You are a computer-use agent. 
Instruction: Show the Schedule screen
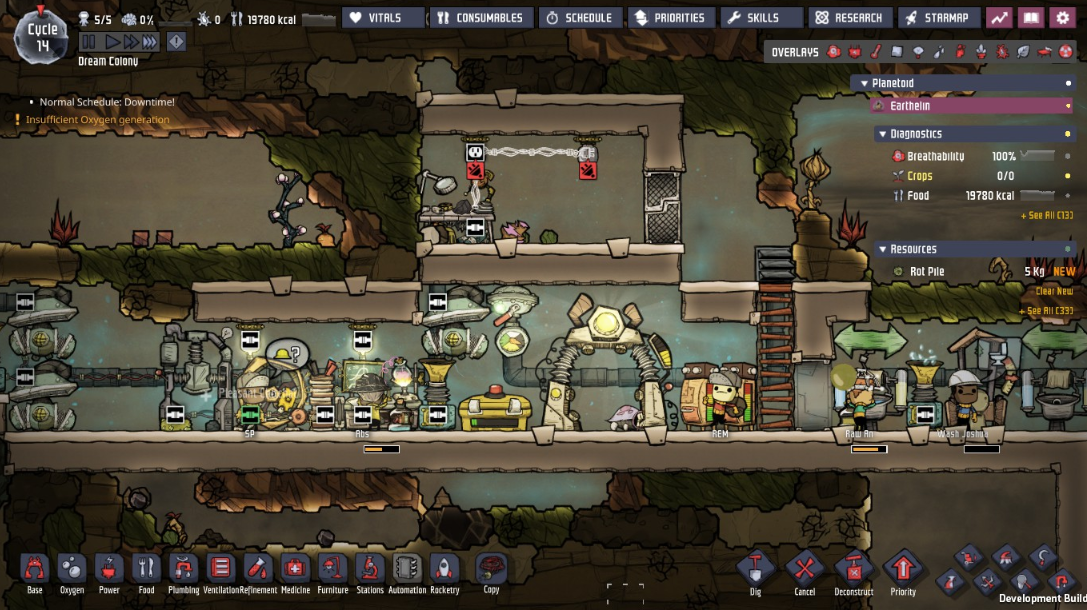tap(580, 18)
